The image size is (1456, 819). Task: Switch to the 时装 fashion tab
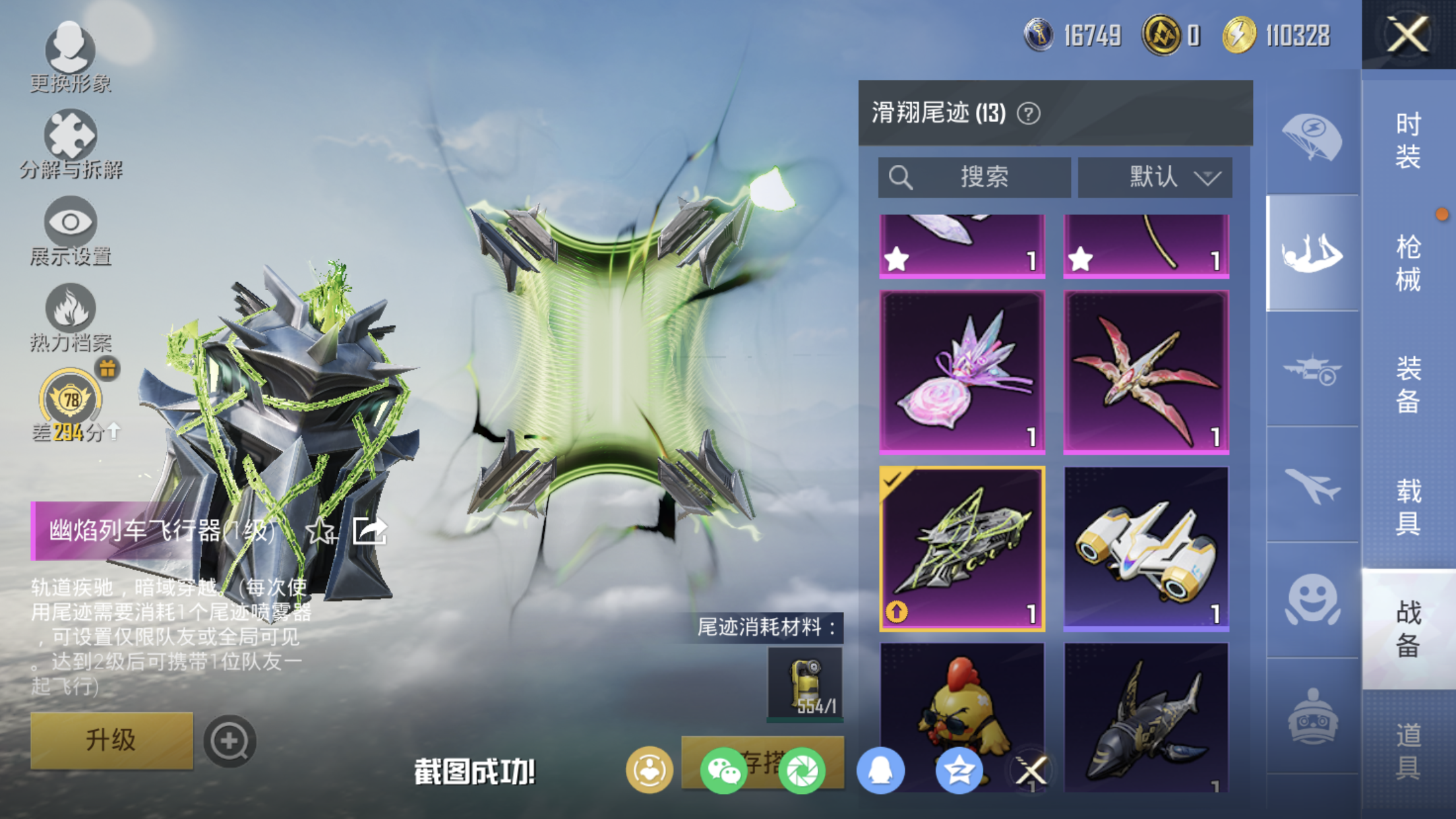1408,140
